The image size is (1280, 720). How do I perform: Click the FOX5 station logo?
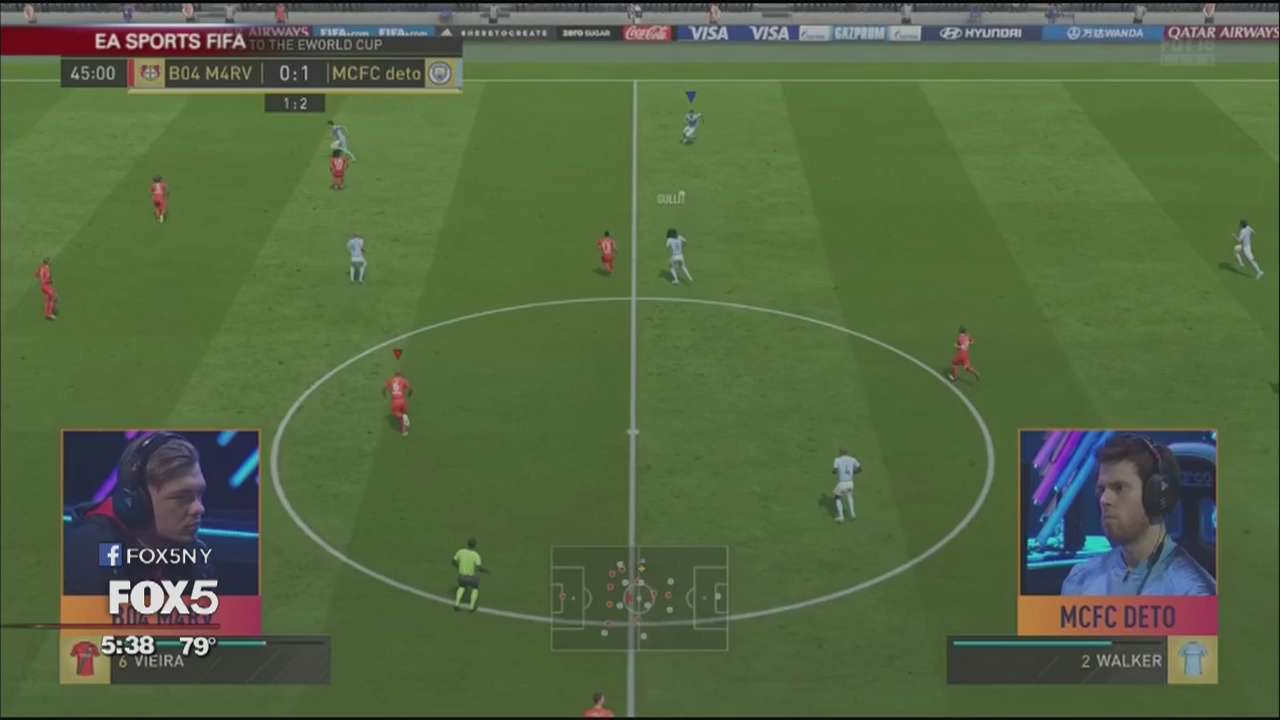point(162,598)
